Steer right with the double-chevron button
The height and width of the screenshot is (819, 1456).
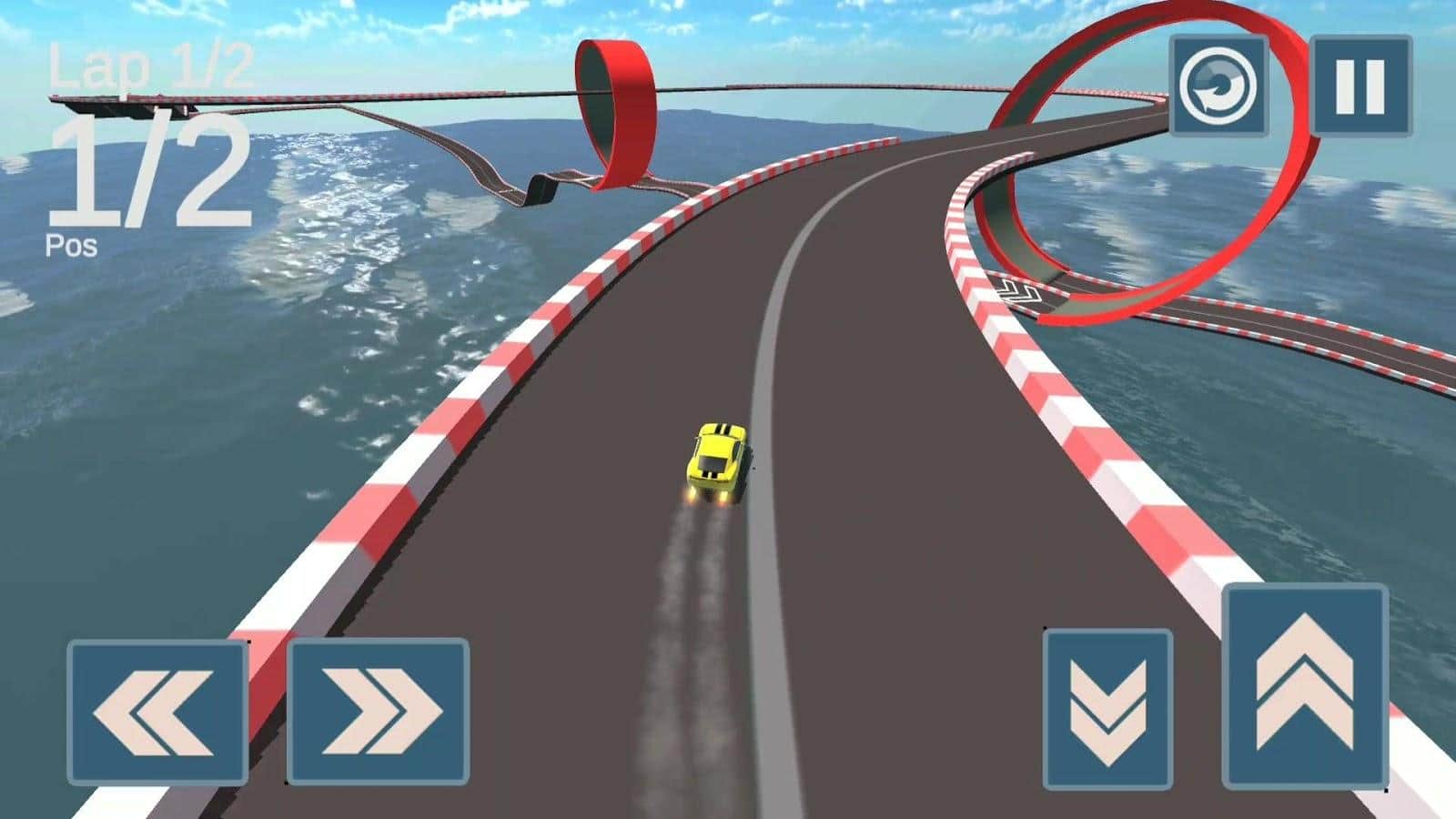pyautogui.click(x=378, y=711)
